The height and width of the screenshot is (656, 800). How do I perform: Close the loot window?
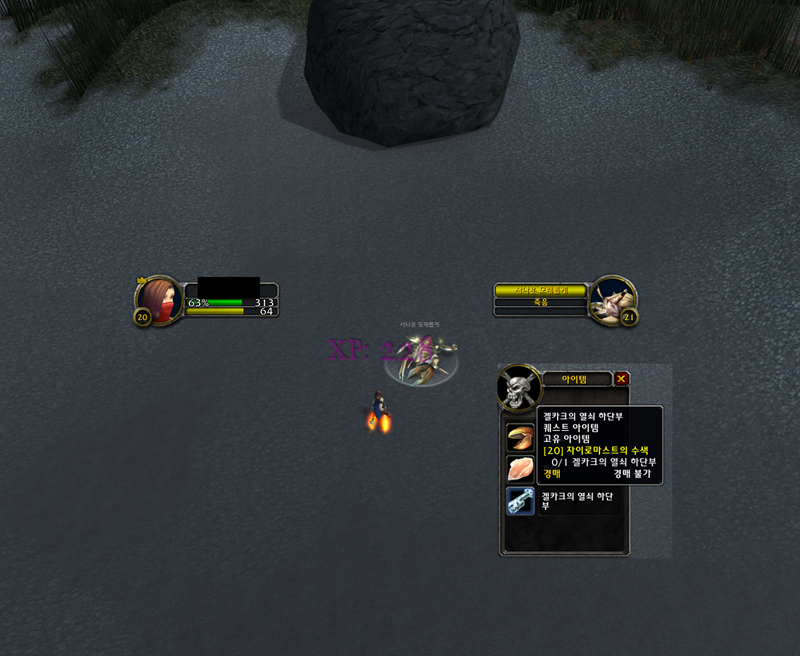point(622,379)
